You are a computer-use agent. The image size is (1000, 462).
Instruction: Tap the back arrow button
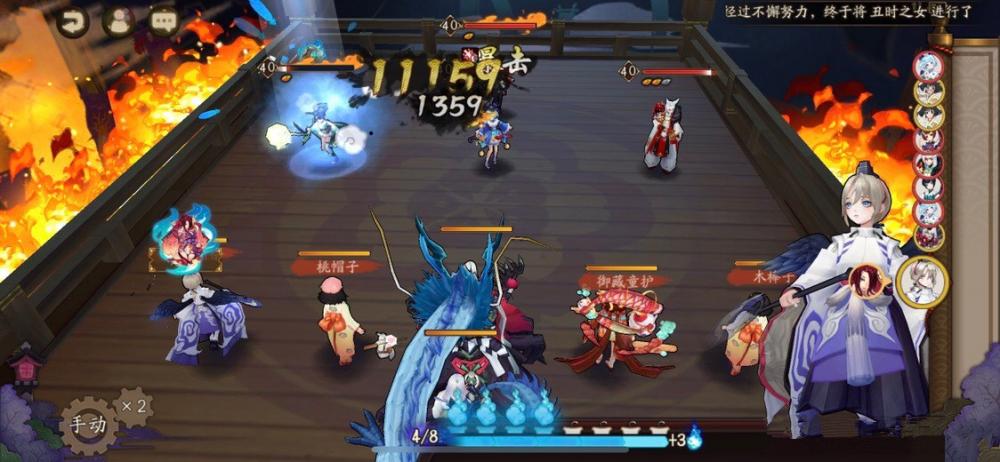[x=72, y=21]
